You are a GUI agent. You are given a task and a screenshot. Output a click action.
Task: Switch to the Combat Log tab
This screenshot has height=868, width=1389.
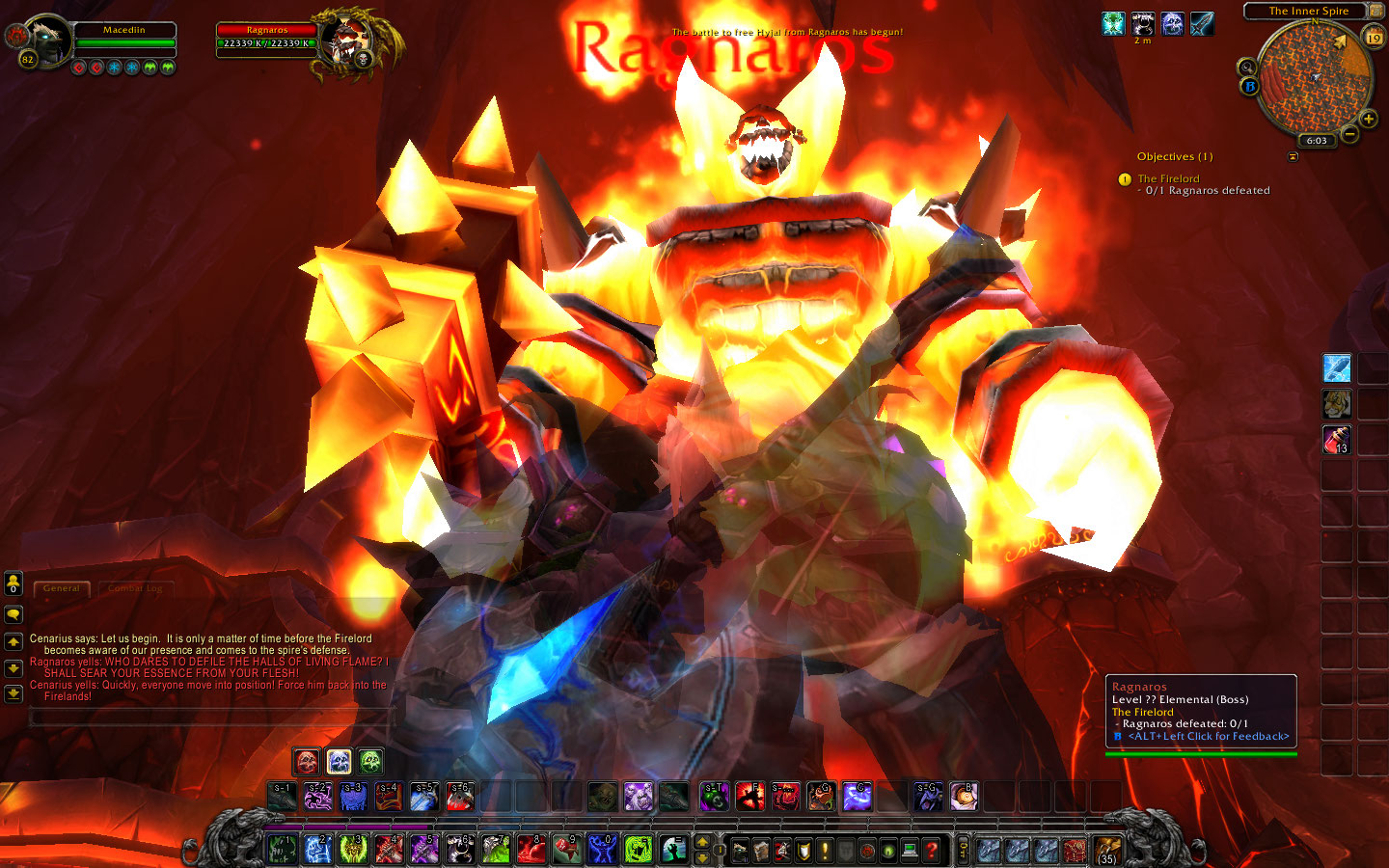point(135,588)
